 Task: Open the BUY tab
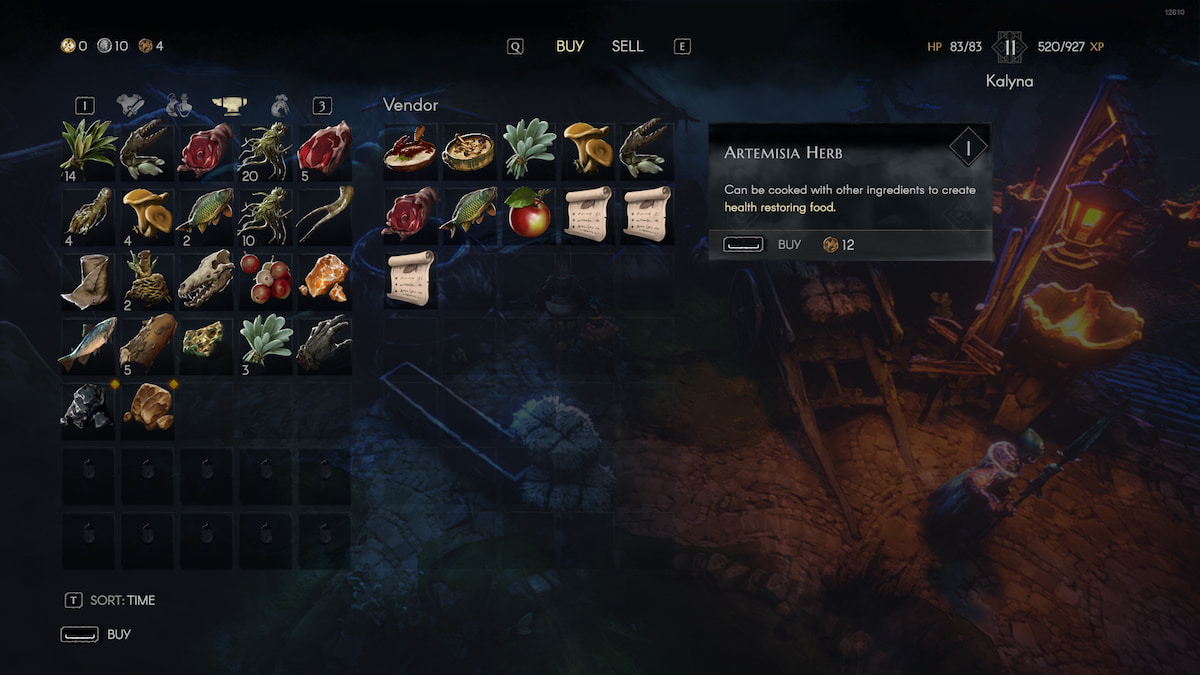click(570, 46)
